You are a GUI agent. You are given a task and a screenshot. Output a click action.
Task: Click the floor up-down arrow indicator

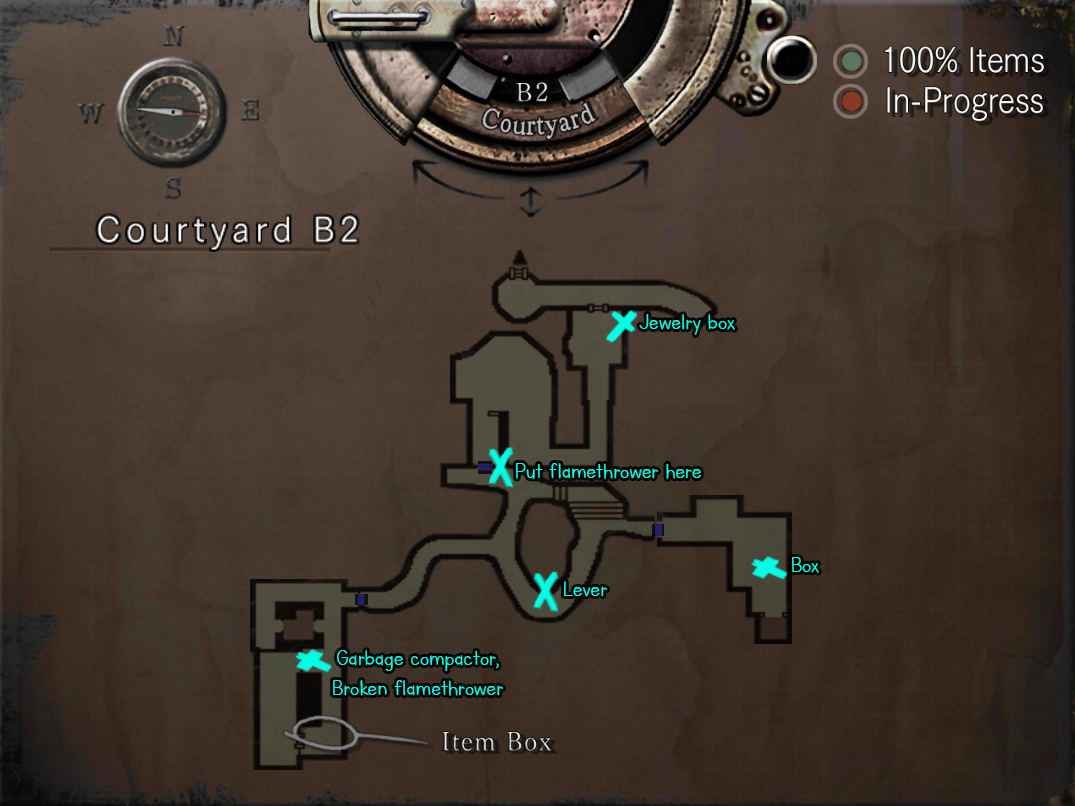tap(530, 201)
